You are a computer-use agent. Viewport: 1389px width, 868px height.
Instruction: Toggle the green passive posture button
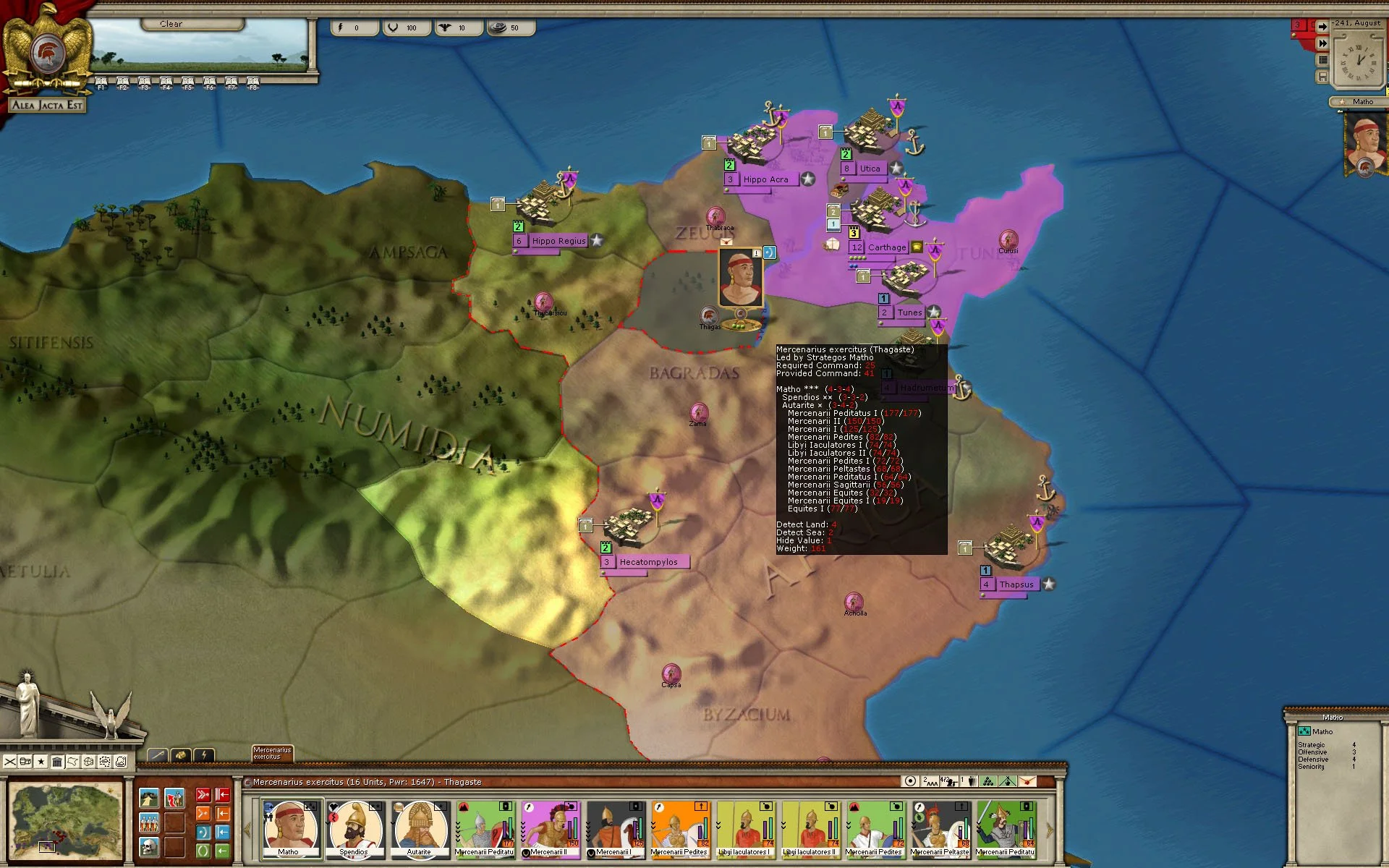click(x=203, y=851)
